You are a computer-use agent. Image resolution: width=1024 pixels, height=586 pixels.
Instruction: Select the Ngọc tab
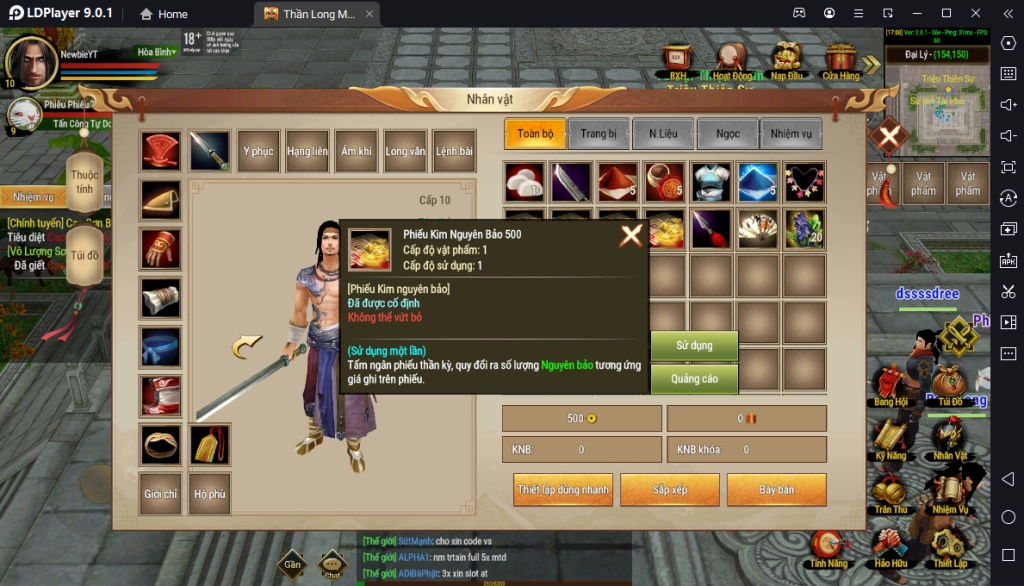(727, 134)
